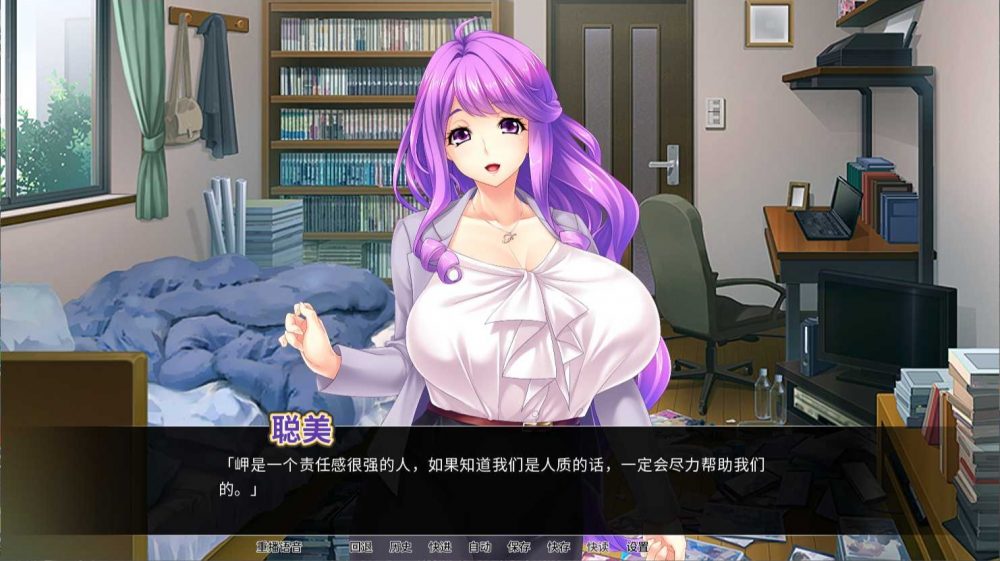Toggle 自动 auto-play mode
This screenshot has height=561, width=1000.
(479, 547)
